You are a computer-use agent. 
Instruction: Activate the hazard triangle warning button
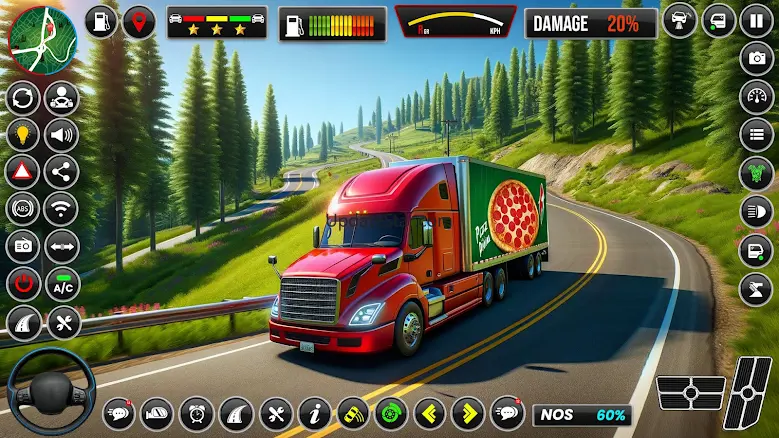[x=23, y=172]
